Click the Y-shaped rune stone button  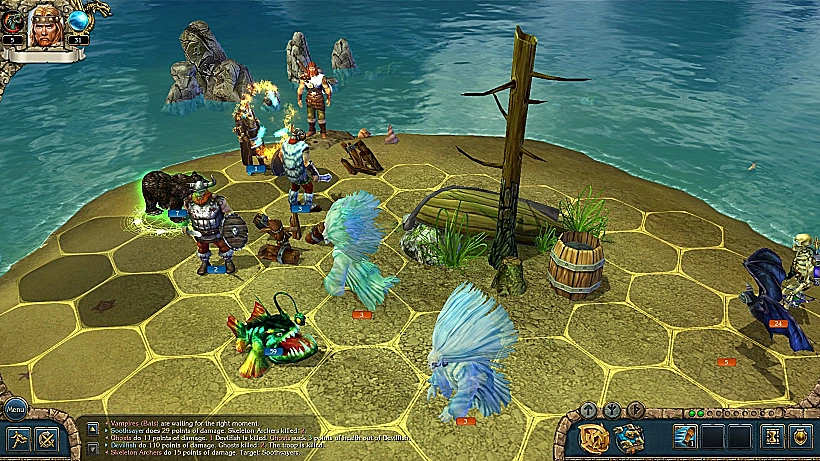pos(609,409)
